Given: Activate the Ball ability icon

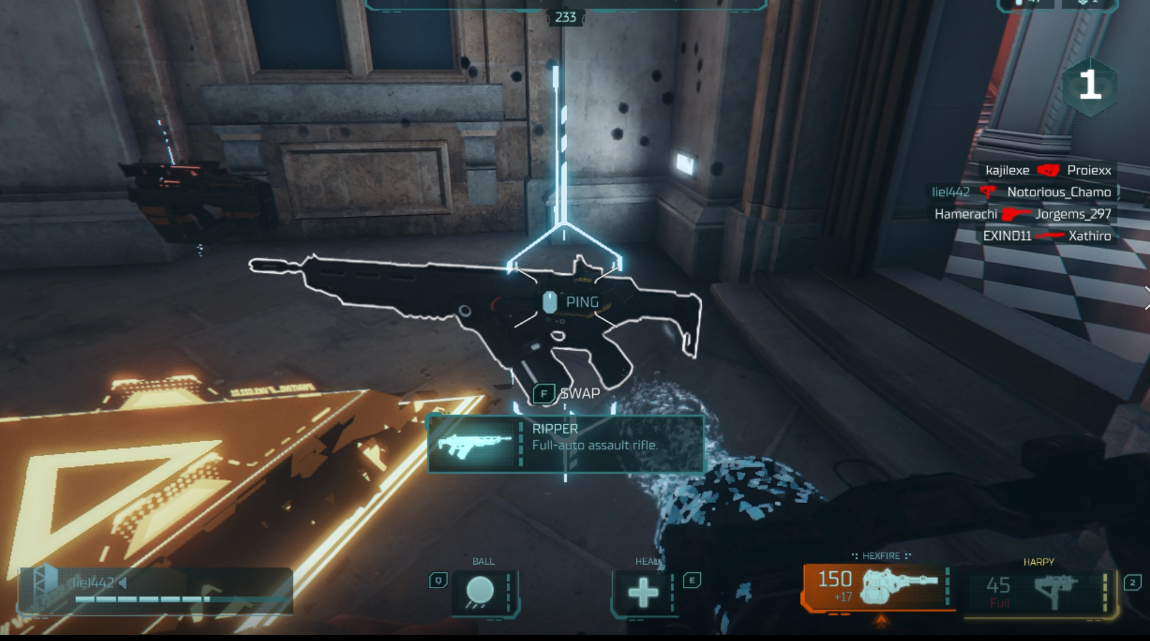Looking at the screenshot, I should [484, 592].
